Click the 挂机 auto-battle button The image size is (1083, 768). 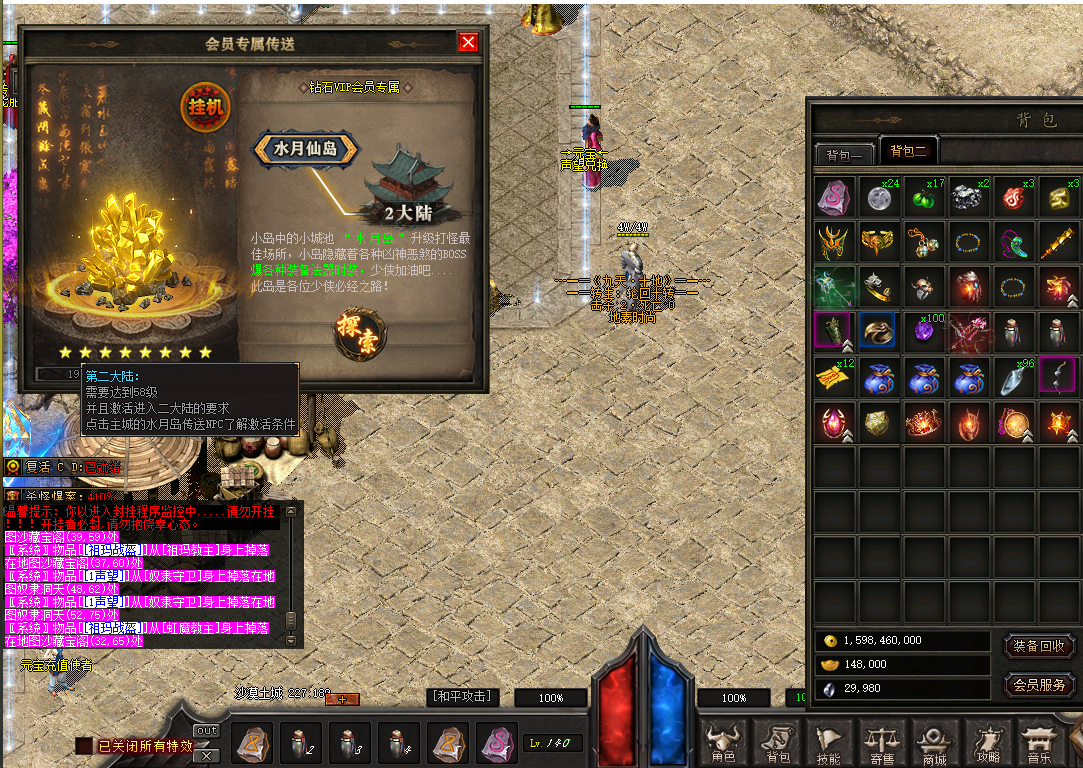[x=205, y=106]
